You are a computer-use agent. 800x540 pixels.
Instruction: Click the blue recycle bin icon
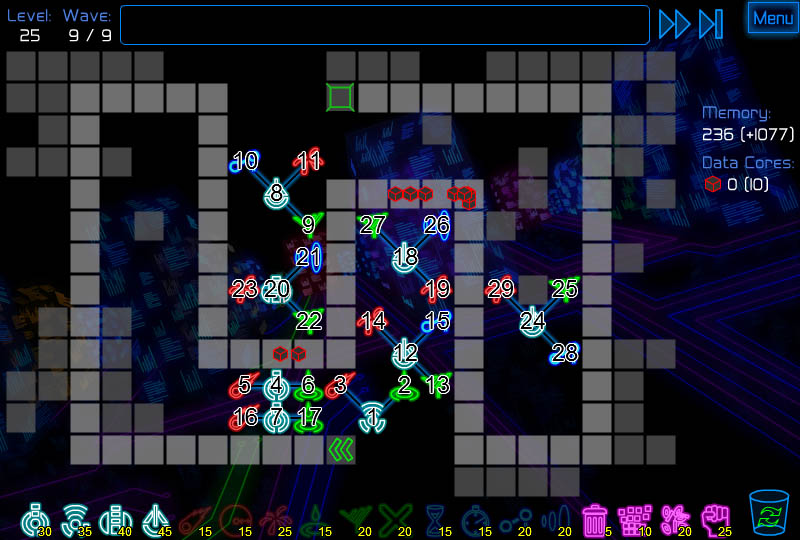point(768,514)
